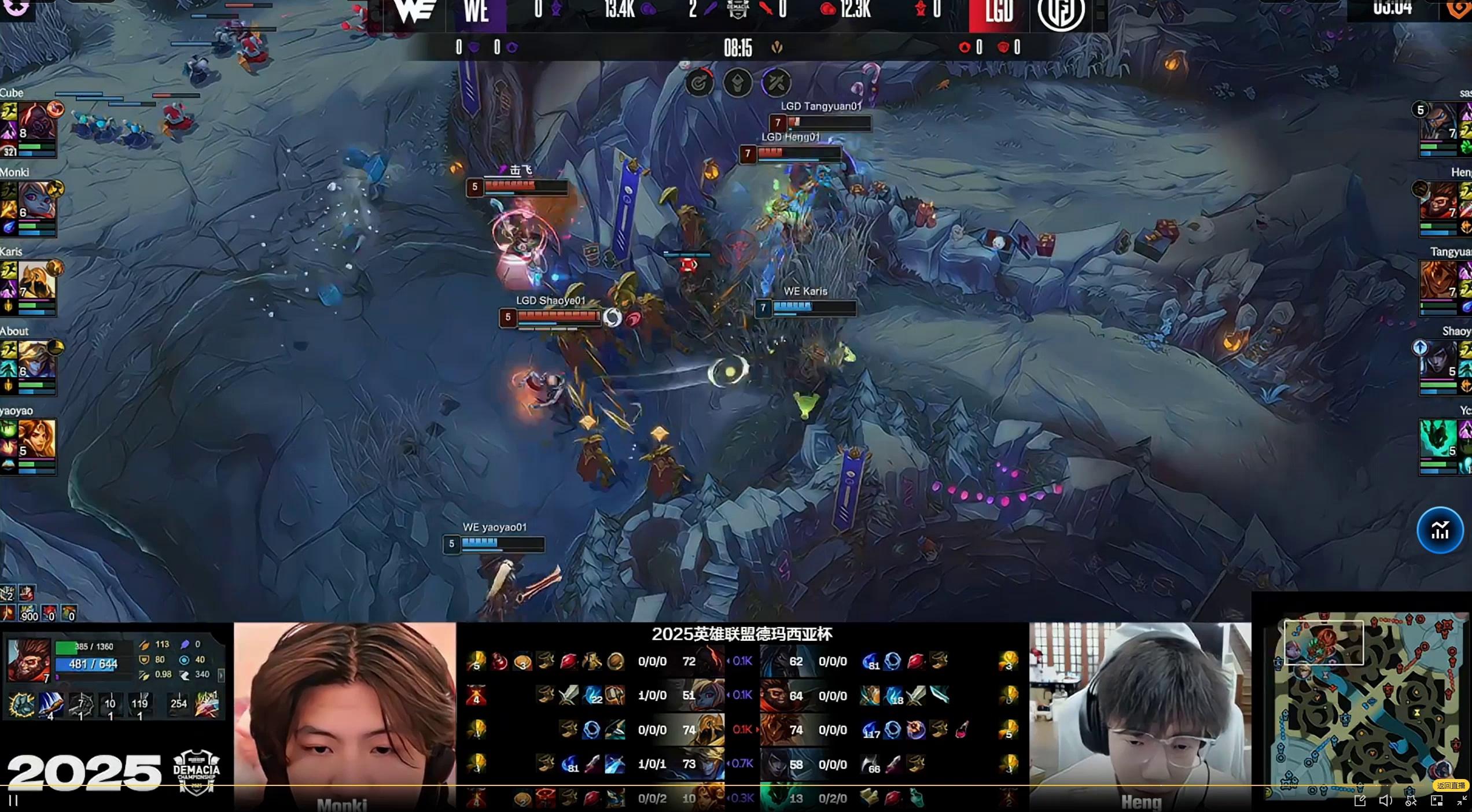This screenshot has width=1472, height=812.
Task: Open the blue stats chart button
Action: point(1440,530)
